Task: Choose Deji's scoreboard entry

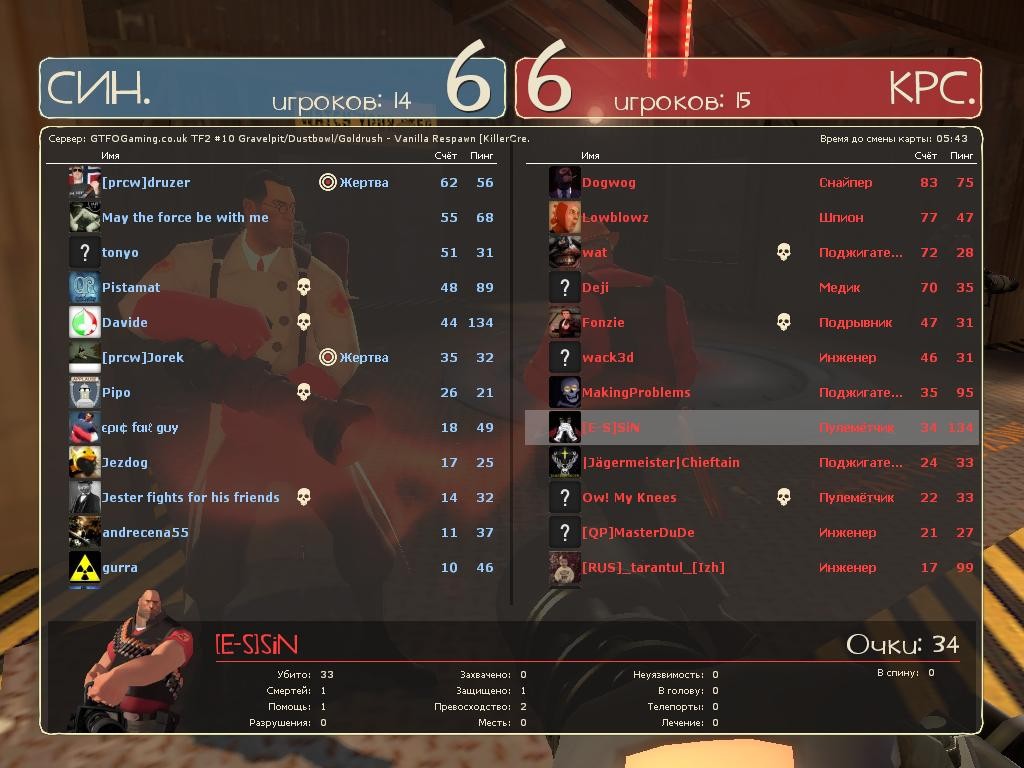Action: [x=596, y=288]
